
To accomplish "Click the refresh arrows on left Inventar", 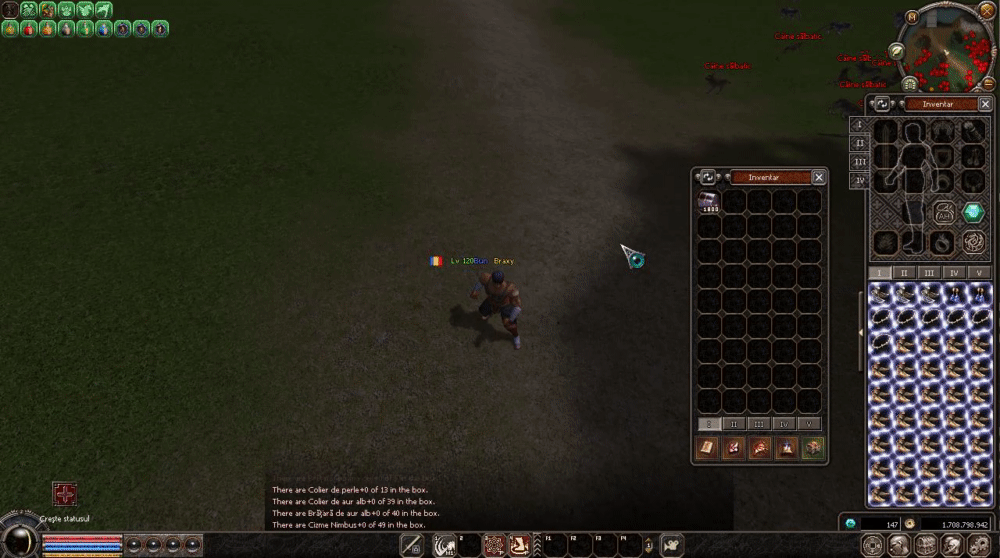I will 707,177.
